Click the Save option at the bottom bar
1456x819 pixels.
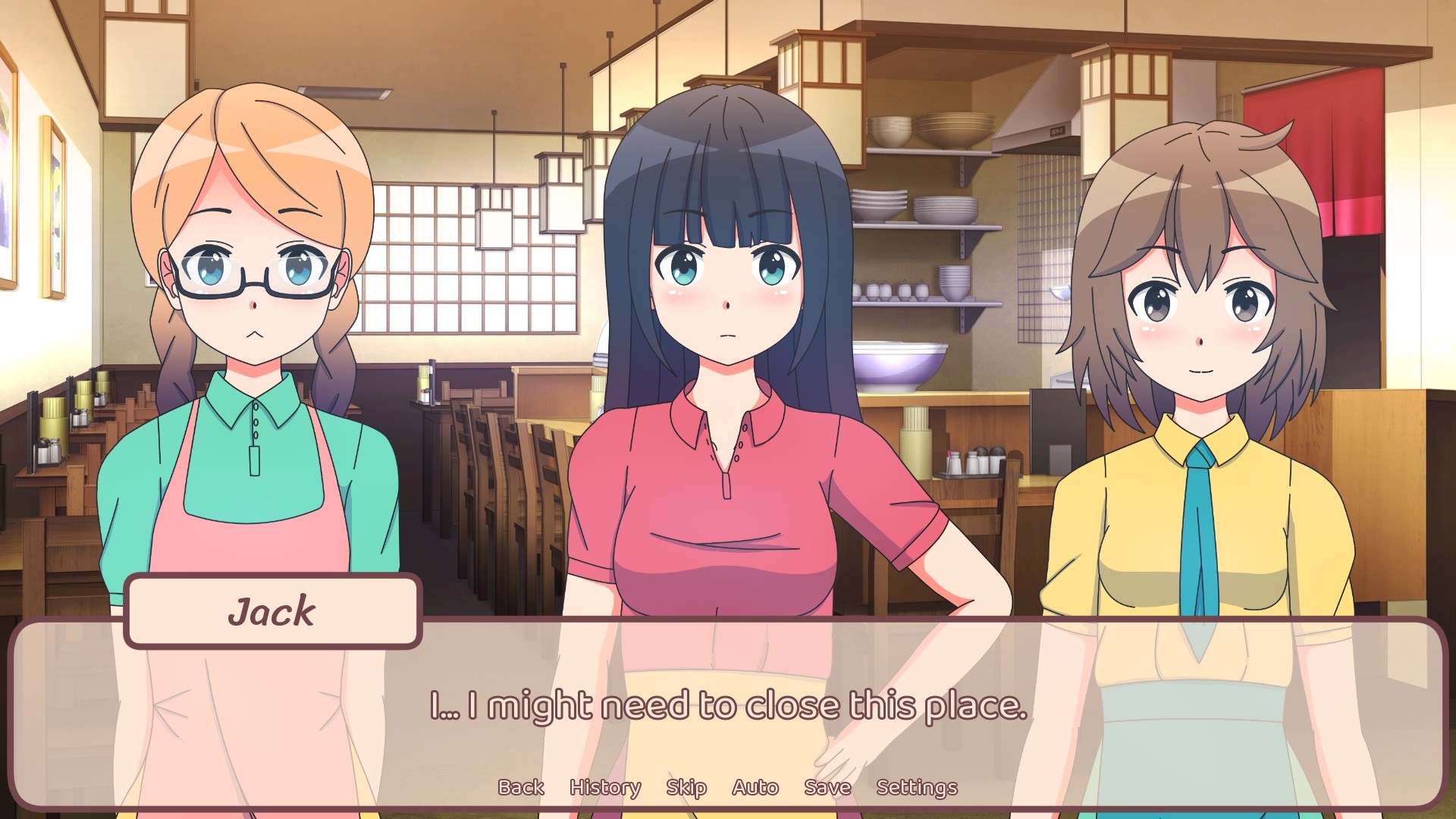(x=828, y=788)
